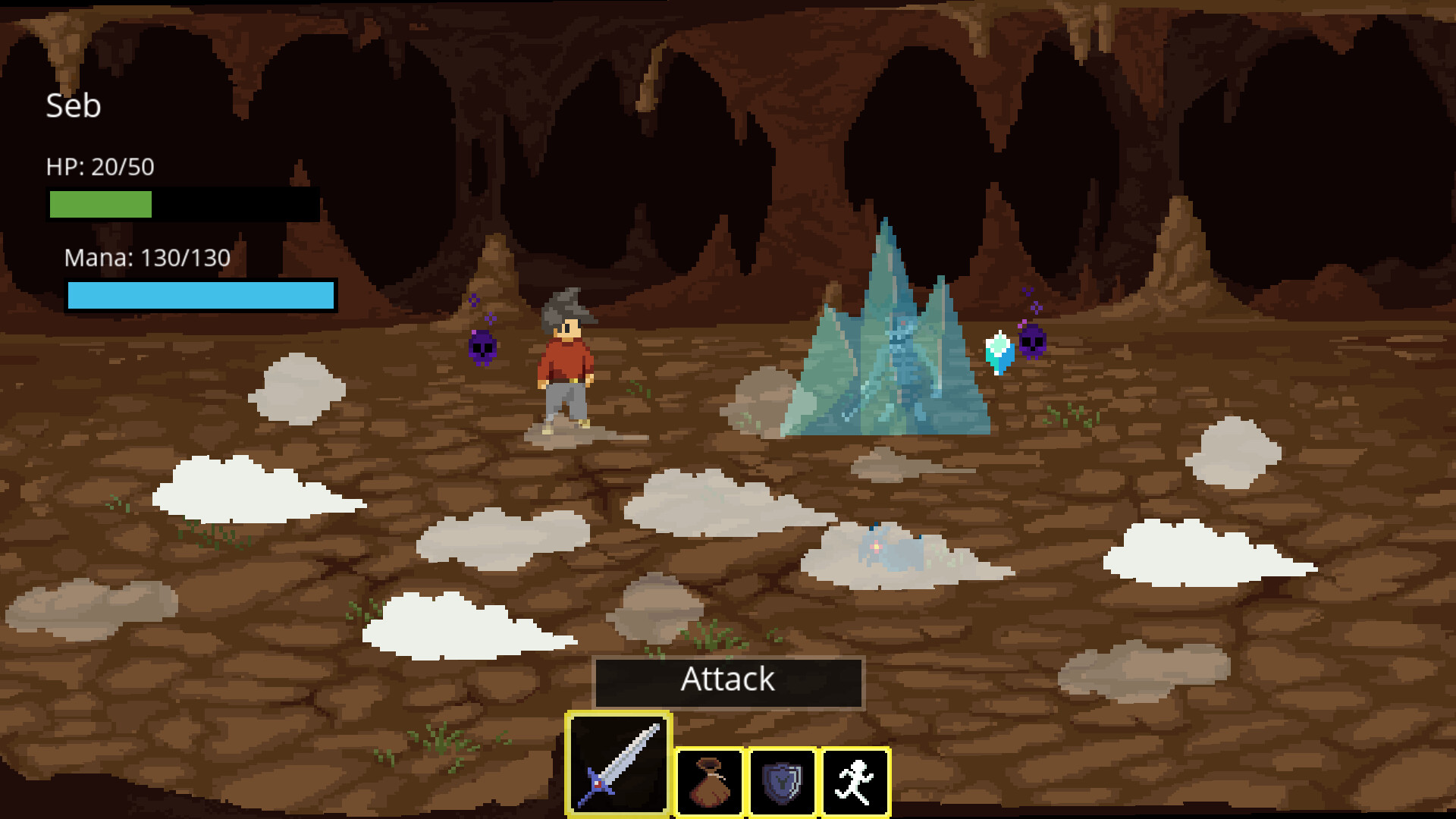1456x819 pixels.
Task: Click the HP: 20/50 text
Action: (x=99, y=165)
